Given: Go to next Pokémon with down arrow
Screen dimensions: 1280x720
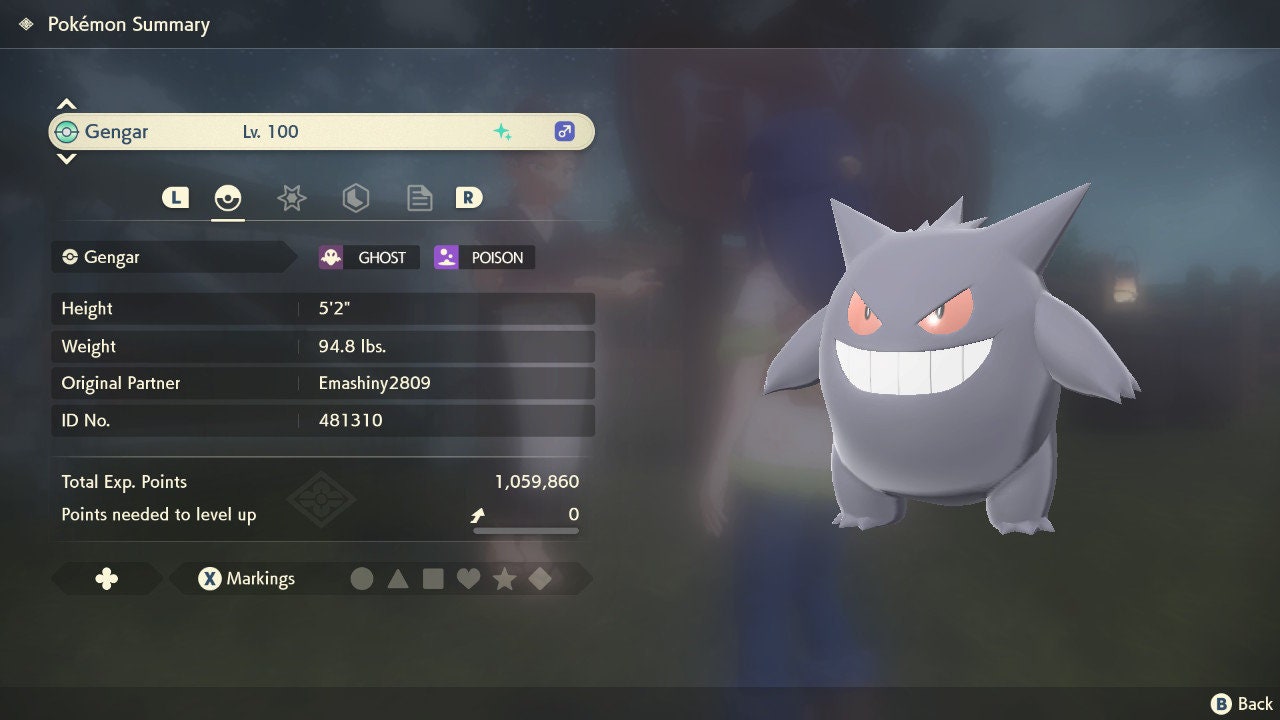Looking at the screenshot, I should (66, 159).
